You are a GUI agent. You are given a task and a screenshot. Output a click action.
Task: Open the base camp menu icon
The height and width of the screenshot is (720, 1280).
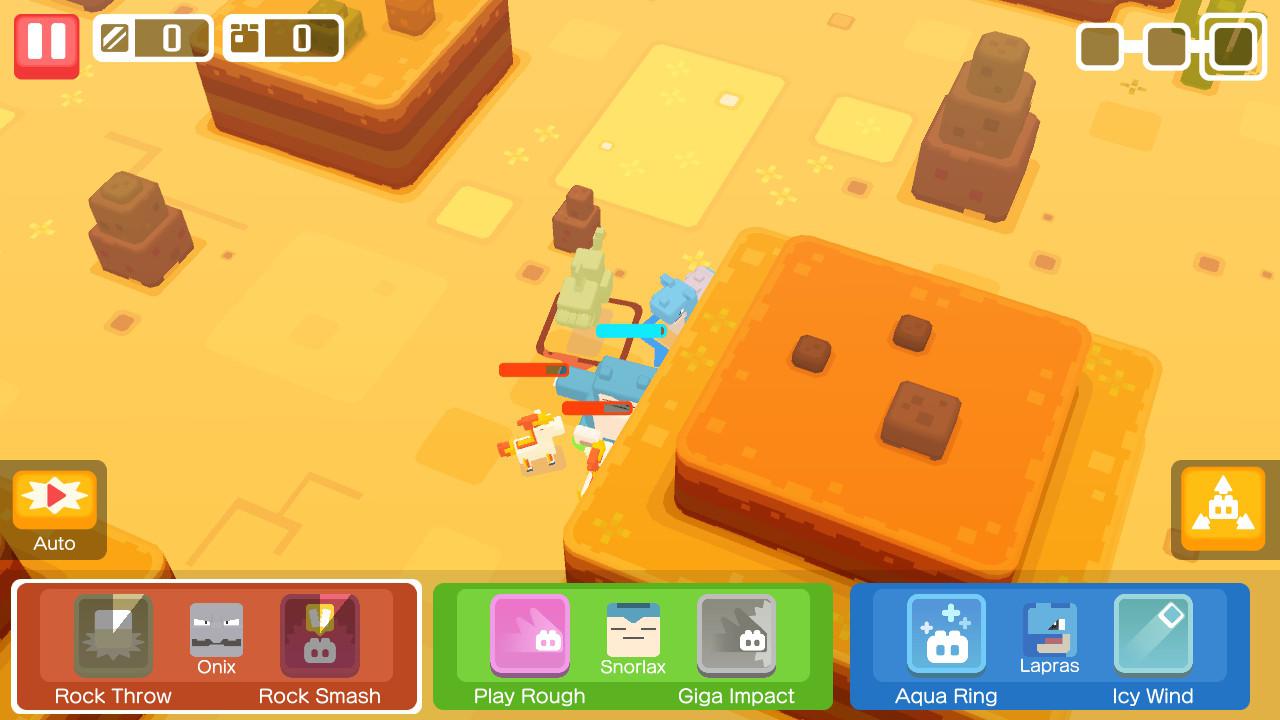tap(1222, 508)
